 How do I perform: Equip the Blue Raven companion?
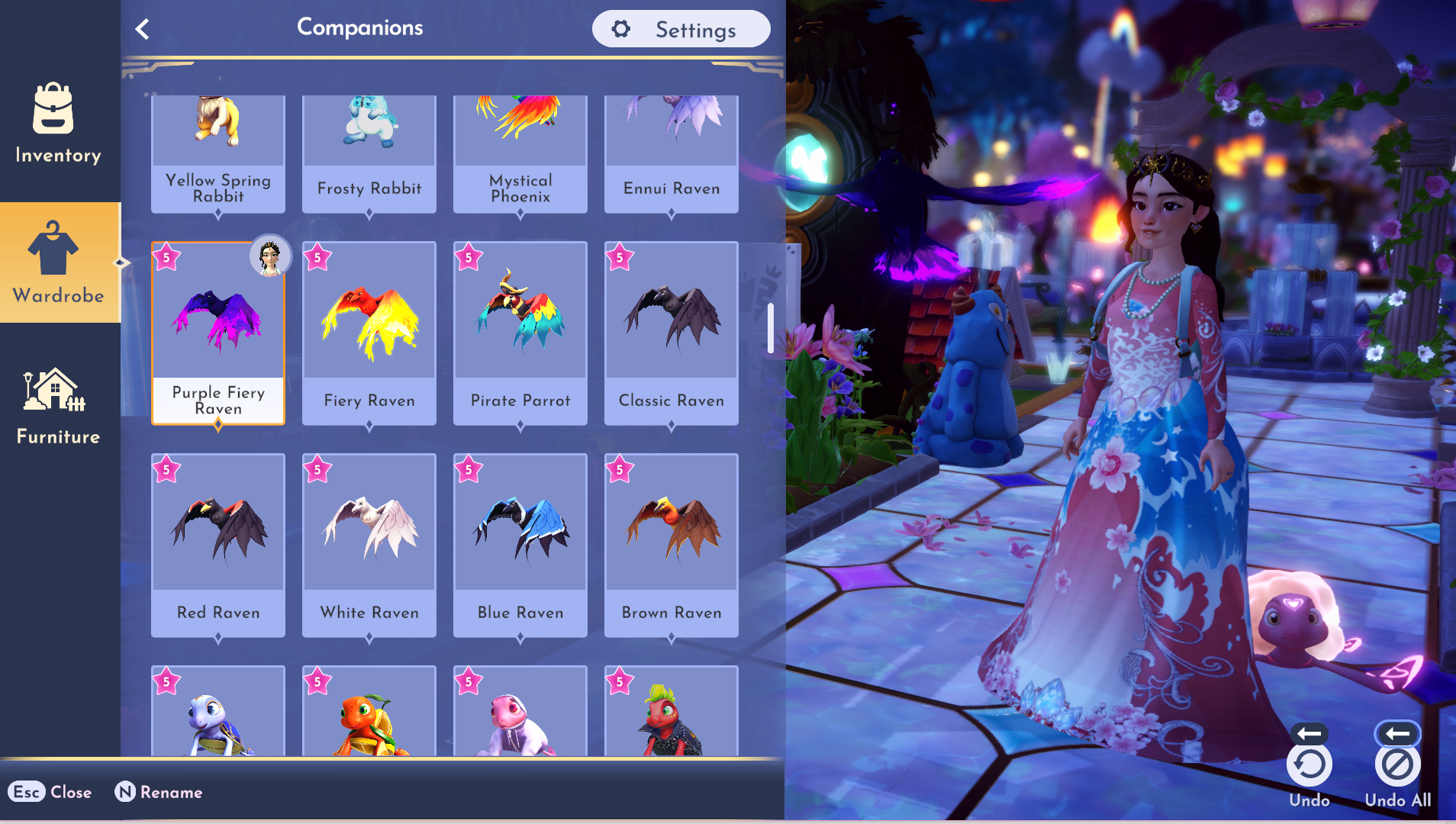[x=520, y=545]
